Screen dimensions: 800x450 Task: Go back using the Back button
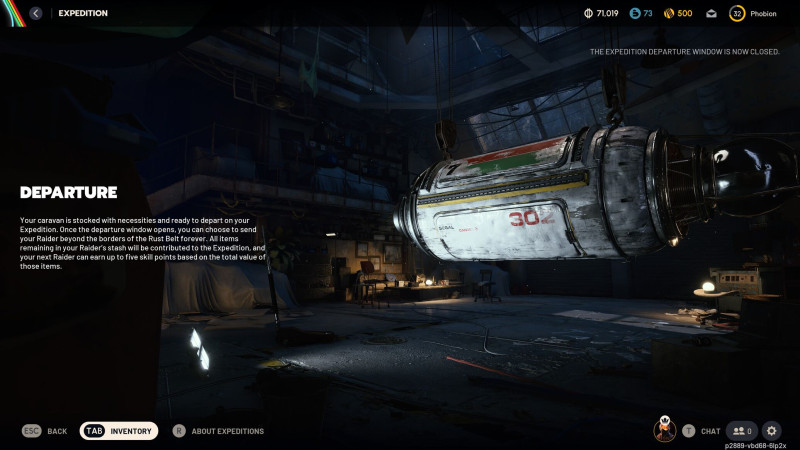(x=45, y=431)
